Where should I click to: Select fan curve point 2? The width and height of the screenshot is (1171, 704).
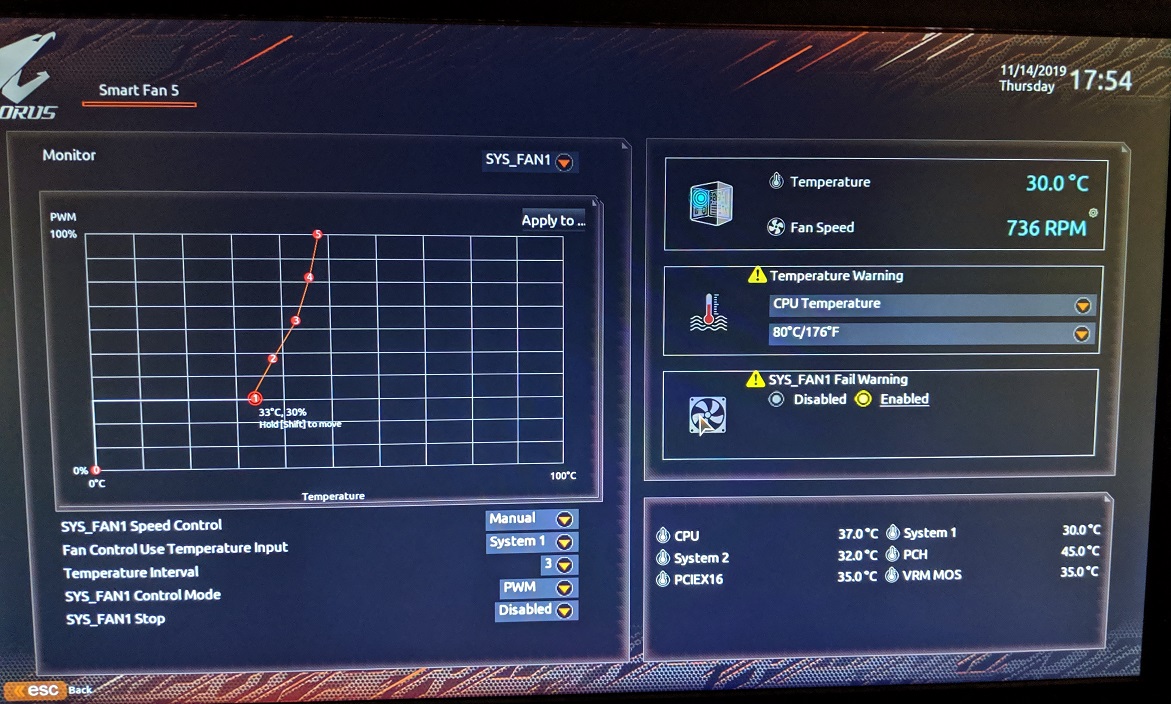(272, 359)
